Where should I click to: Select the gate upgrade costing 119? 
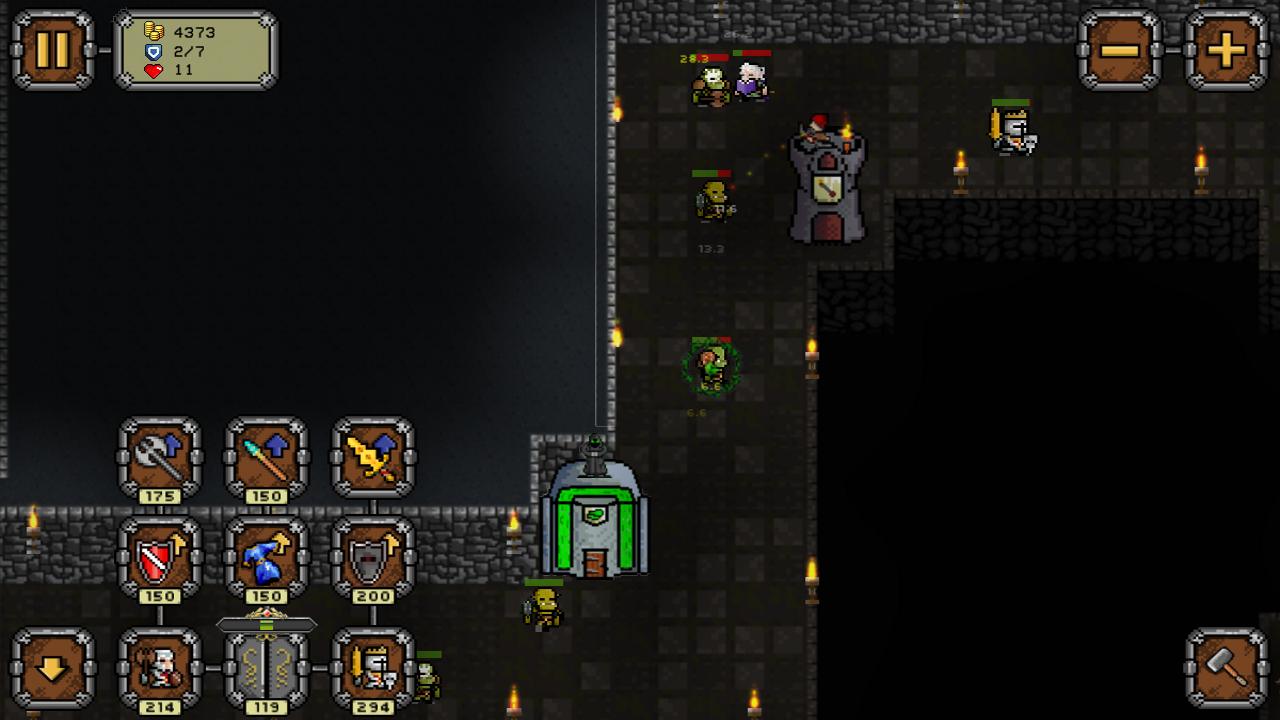[265, 670]
